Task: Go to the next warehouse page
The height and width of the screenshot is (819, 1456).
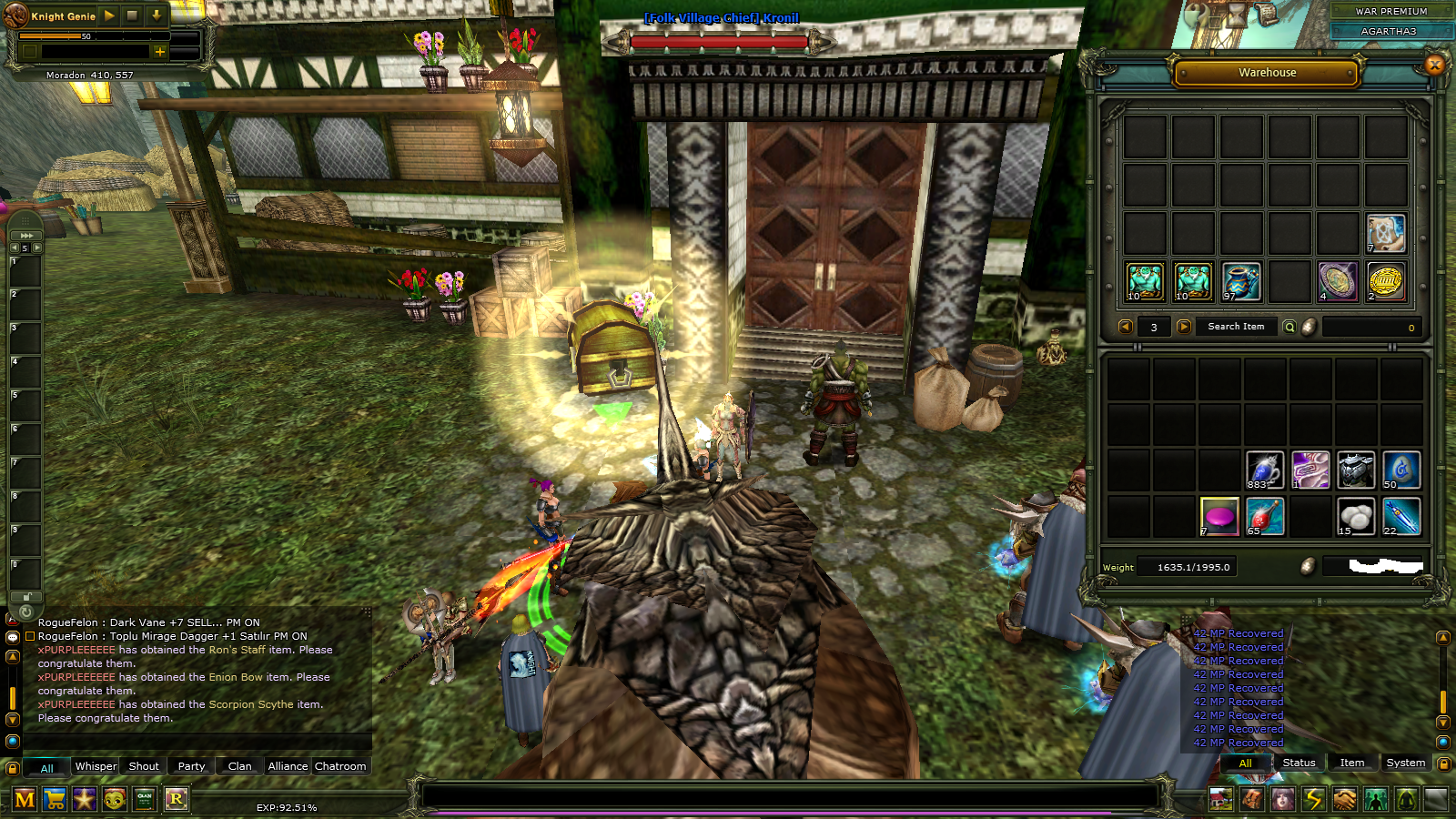Action: coord(1184,327)
